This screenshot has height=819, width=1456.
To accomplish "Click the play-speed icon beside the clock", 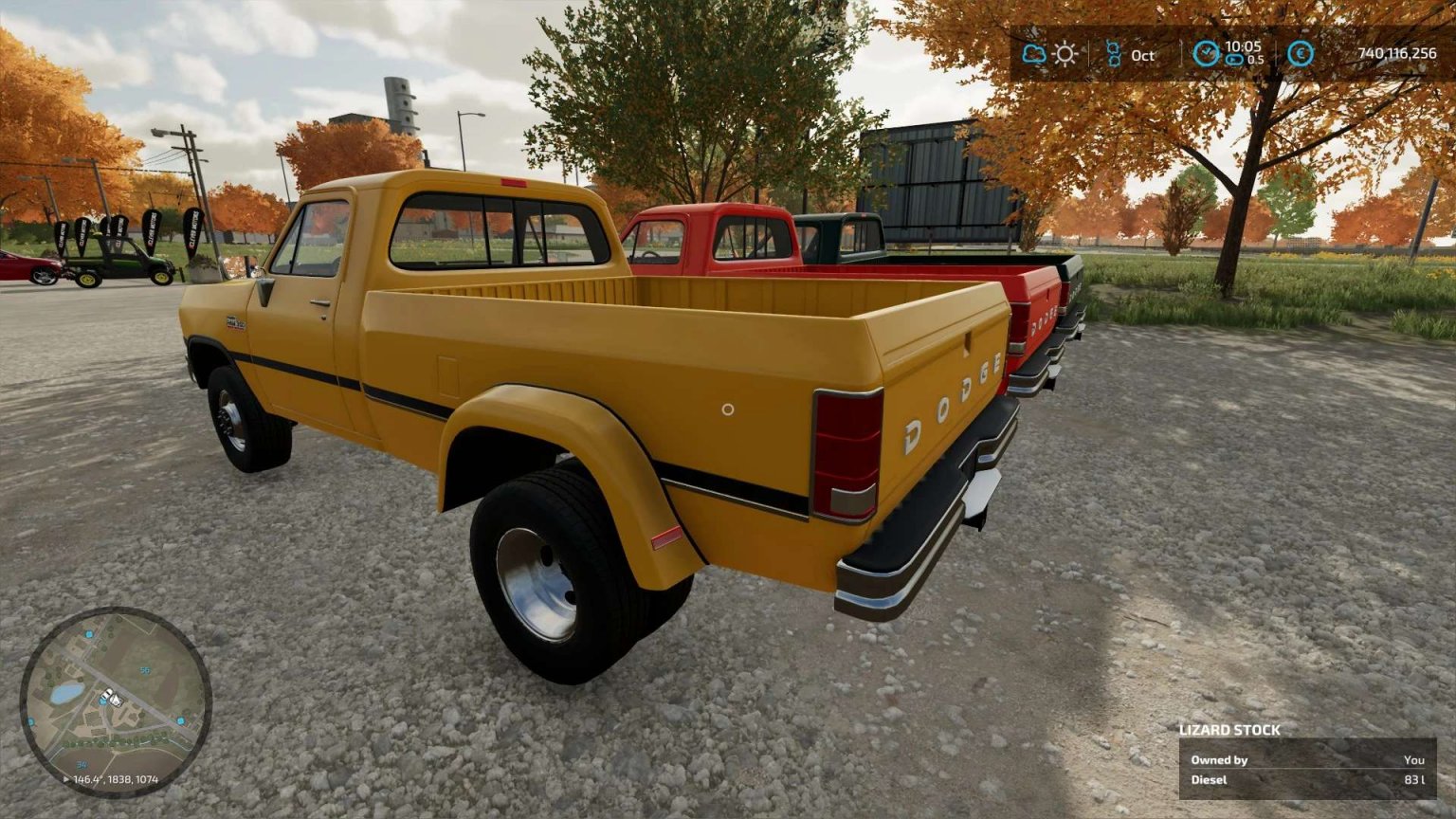I will [1235, 58].
